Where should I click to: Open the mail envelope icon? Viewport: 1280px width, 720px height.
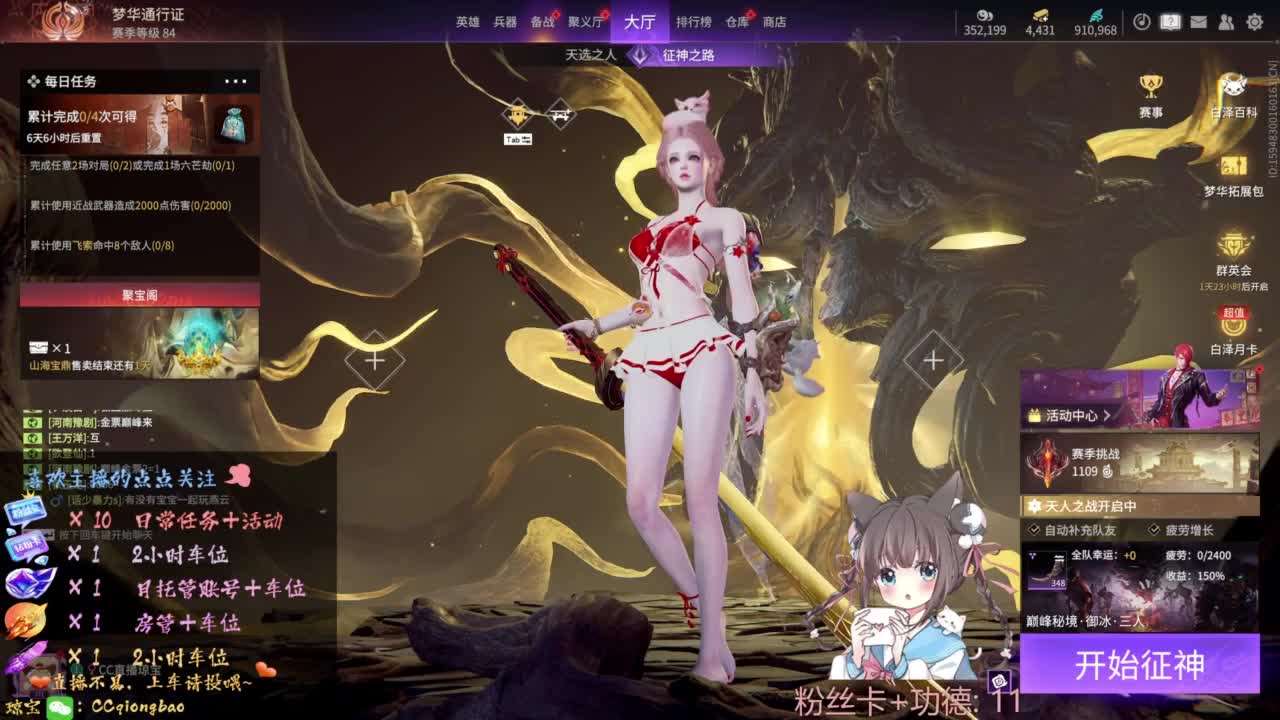(x=1199, y=21)
